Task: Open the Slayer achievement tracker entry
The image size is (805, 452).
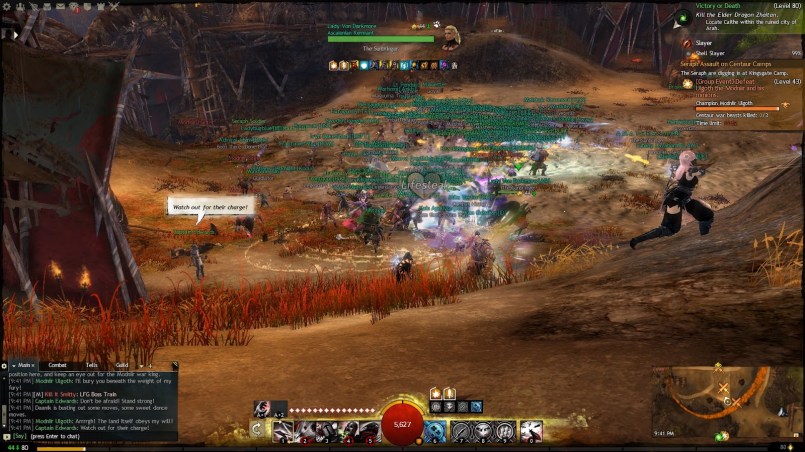Action: point(704,43)
